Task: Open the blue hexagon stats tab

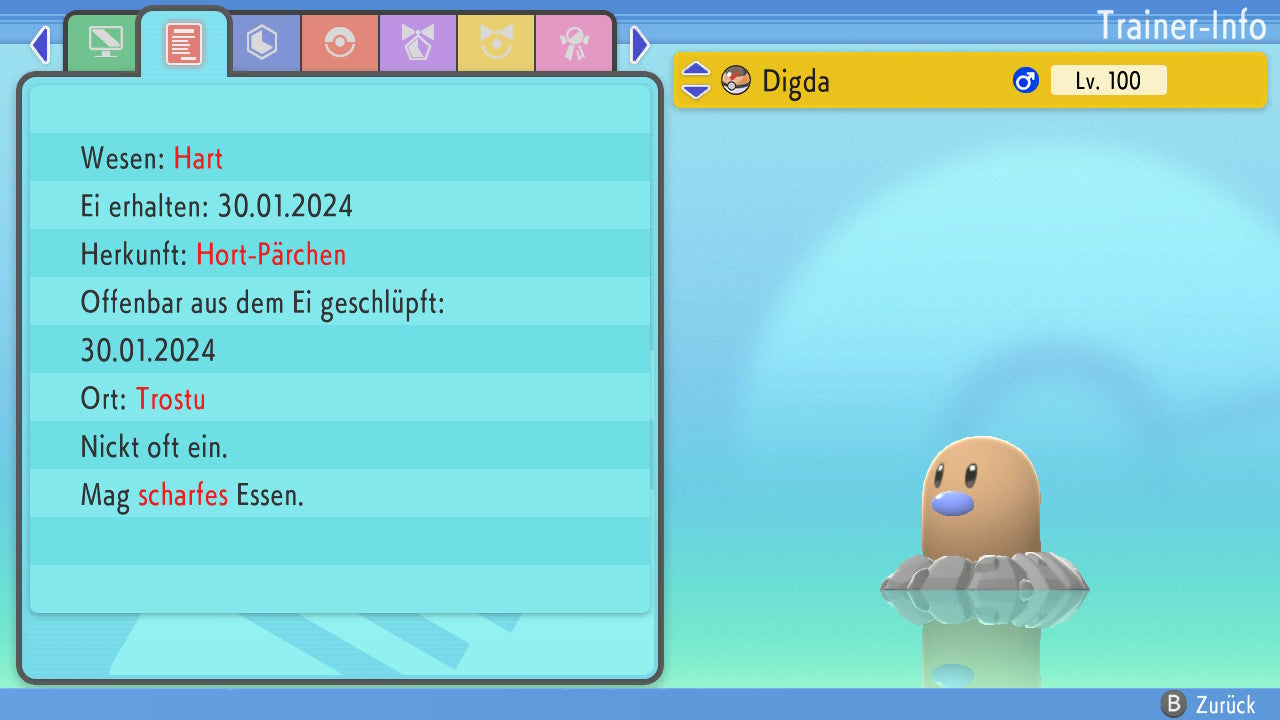Action: pyautogui.click(x=262, y=43)
